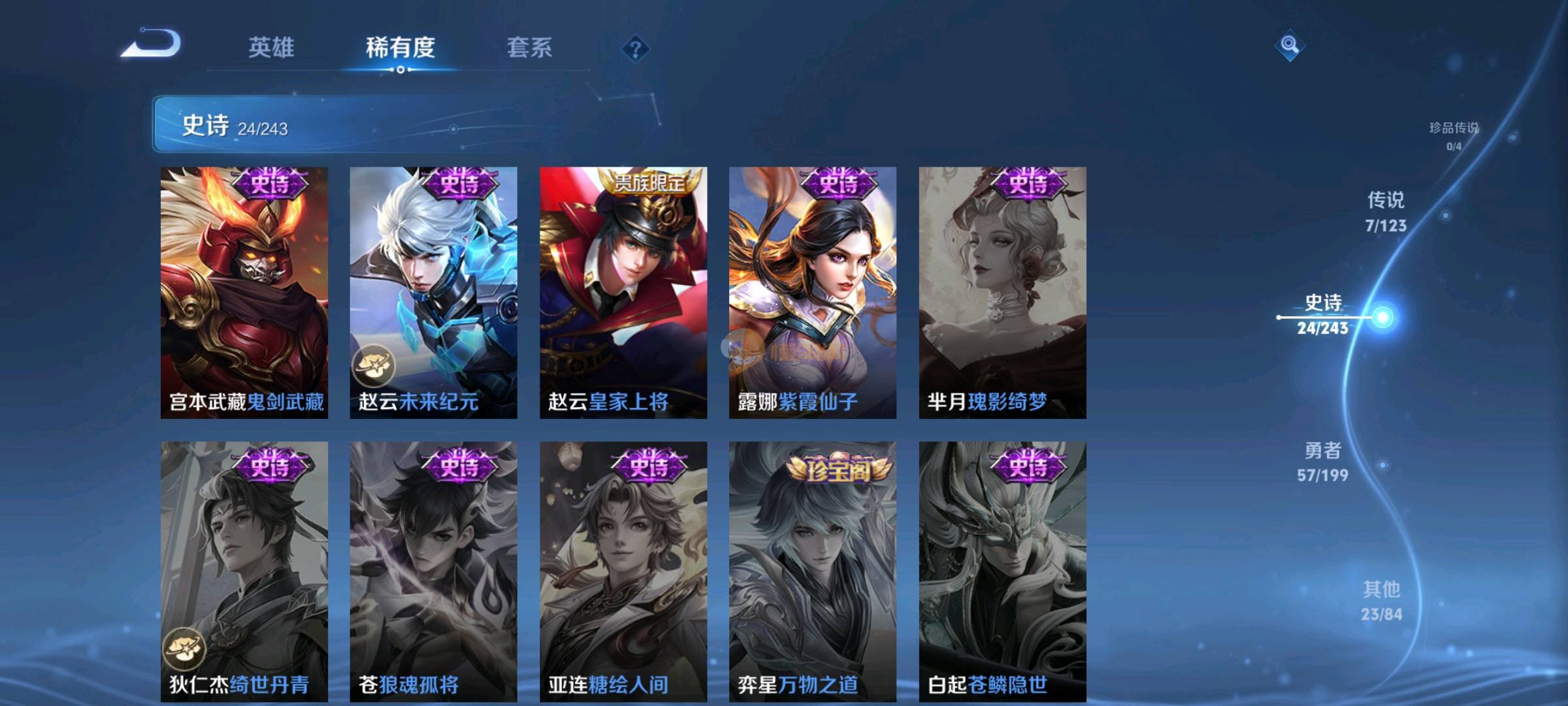The width and height of the screenshot is (1568, 706).
Task: Open the 白起 苍鳞隐世 skin card
Action: [x=1002, y=571]
